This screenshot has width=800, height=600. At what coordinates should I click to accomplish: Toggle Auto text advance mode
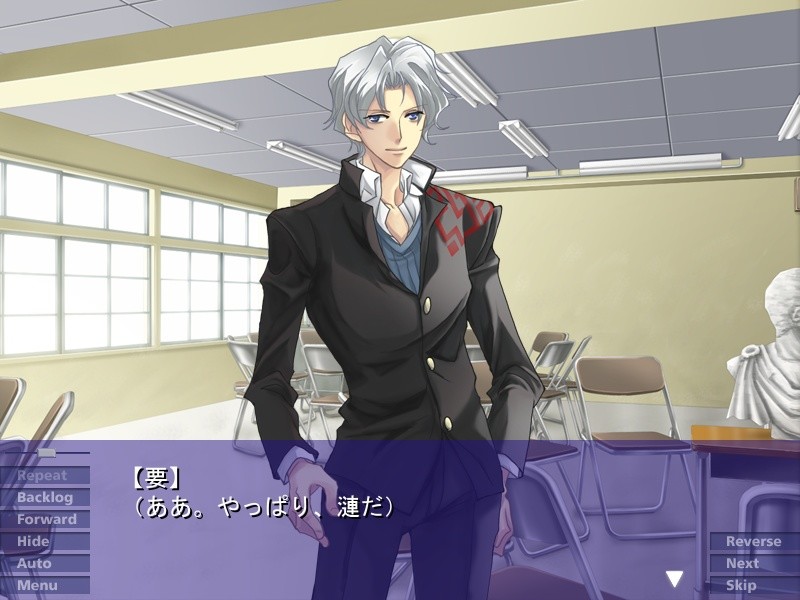(44, 563)
